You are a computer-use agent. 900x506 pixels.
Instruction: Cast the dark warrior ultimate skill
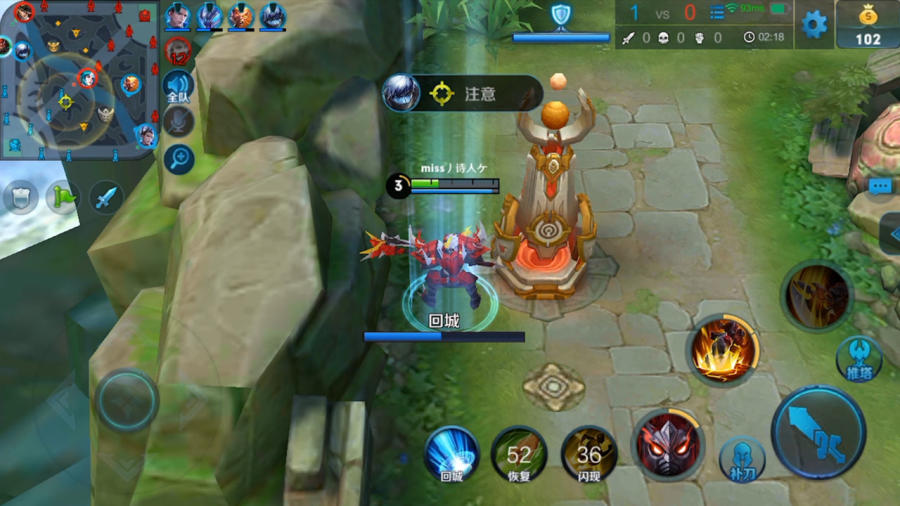[x=816, y=295]
